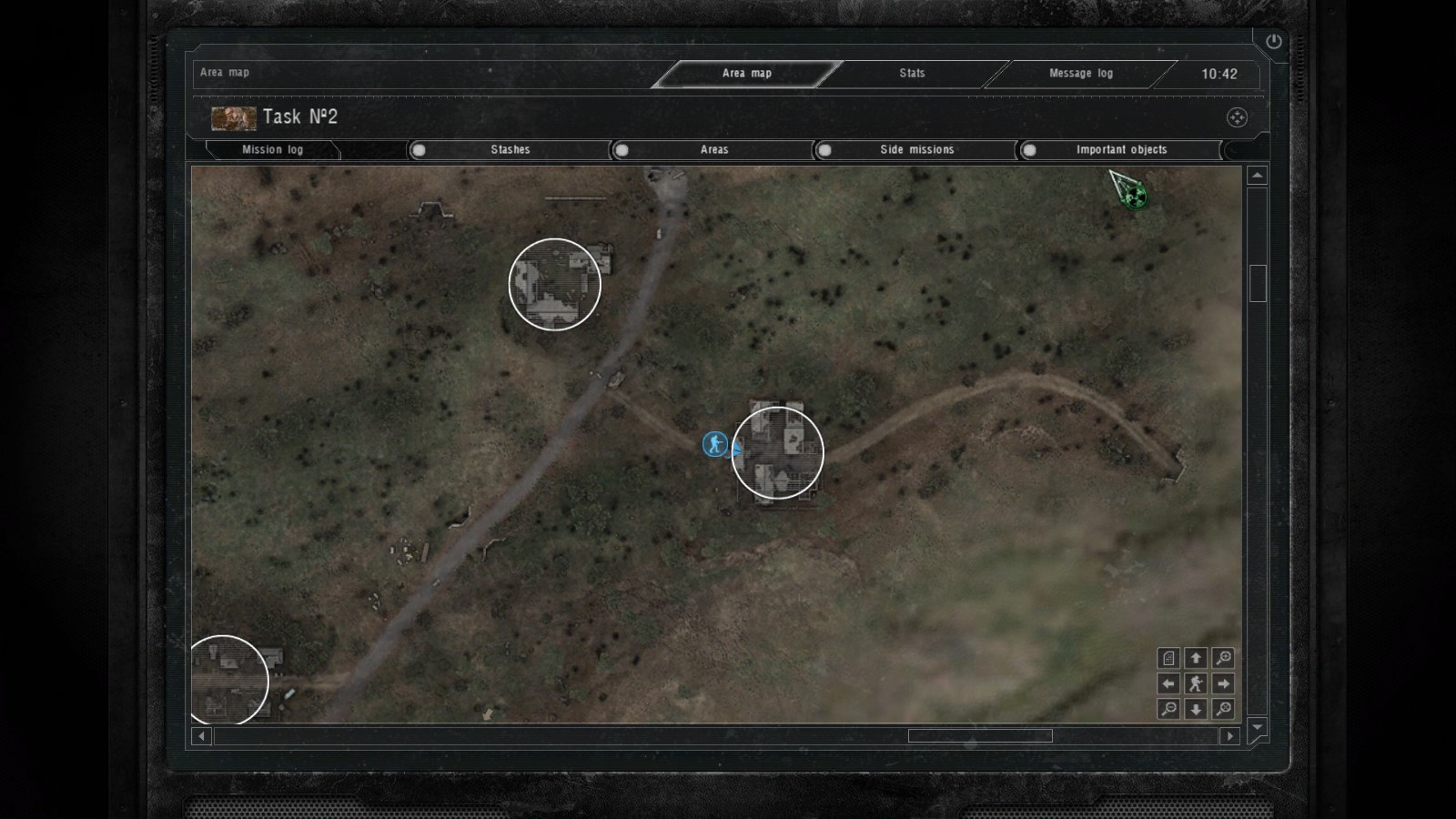Pan the map up with the arrow button
The height and width of the screenshot is (819, 1456).
coord(1196,658)
